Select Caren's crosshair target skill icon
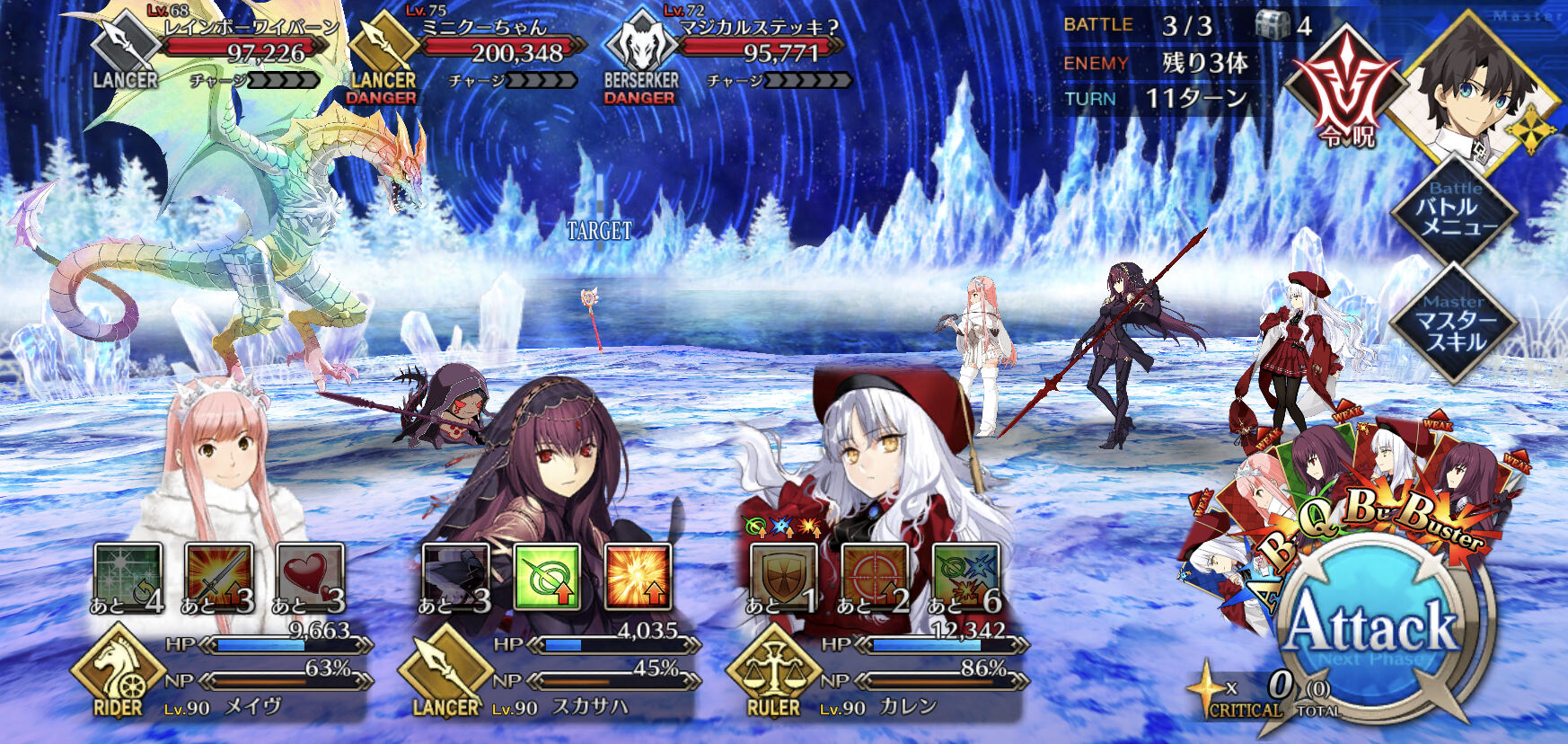1568x744 pixels. [x=875, y=576]
